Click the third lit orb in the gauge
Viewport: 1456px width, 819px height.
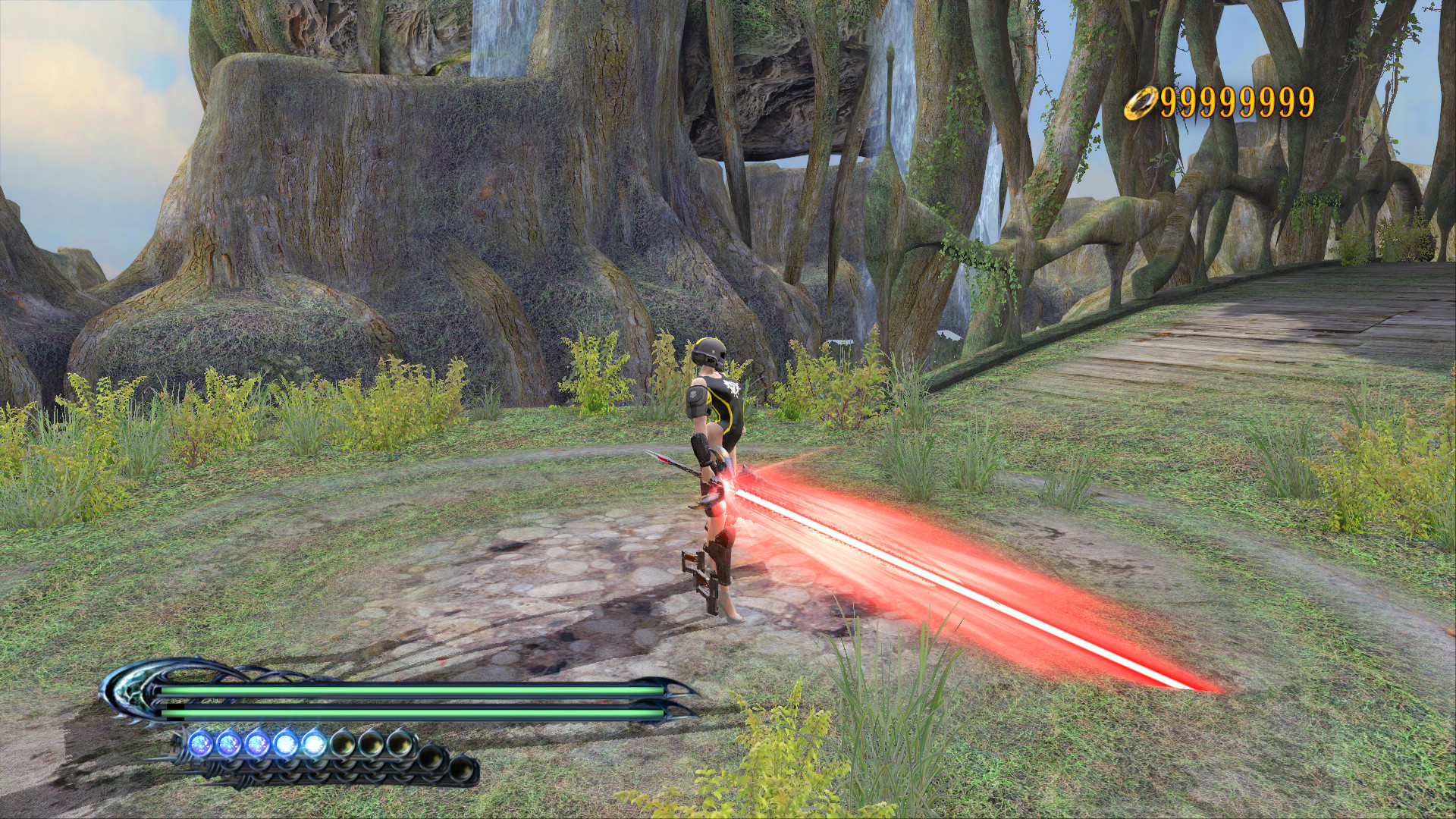click(x=256, y=742)
